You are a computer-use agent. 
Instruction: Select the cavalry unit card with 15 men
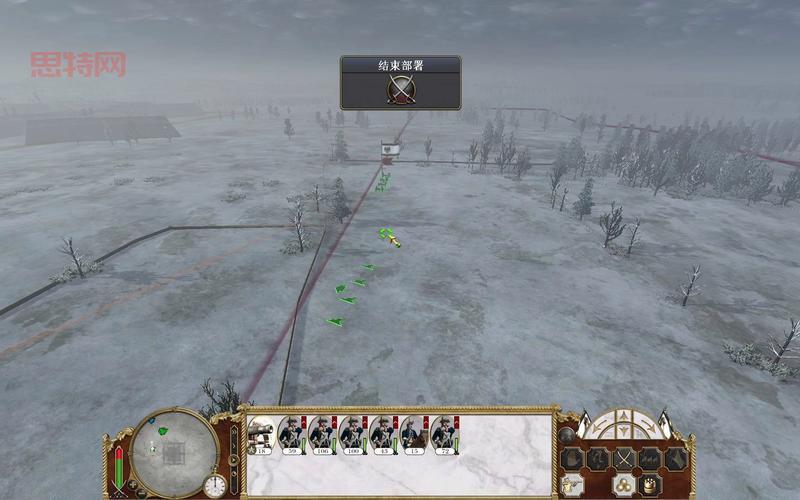point(414,434)
